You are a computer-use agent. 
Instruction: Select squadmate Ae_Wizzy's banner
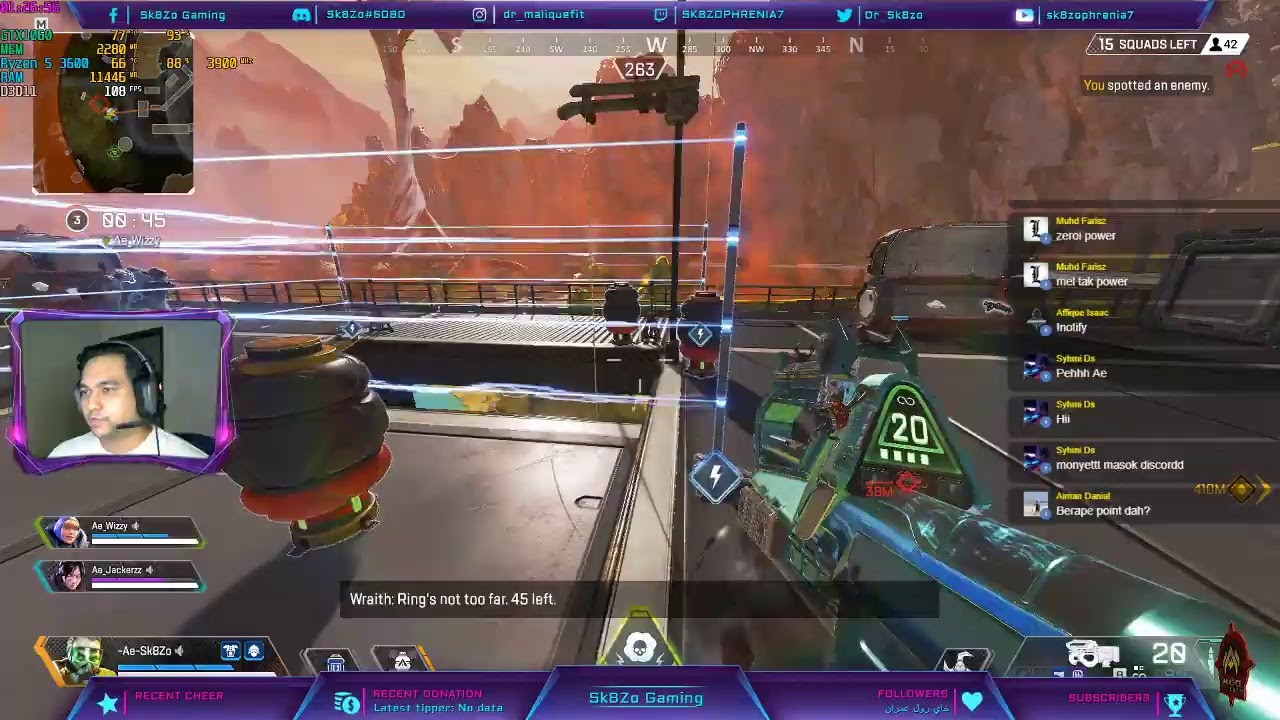pos(120,532)
